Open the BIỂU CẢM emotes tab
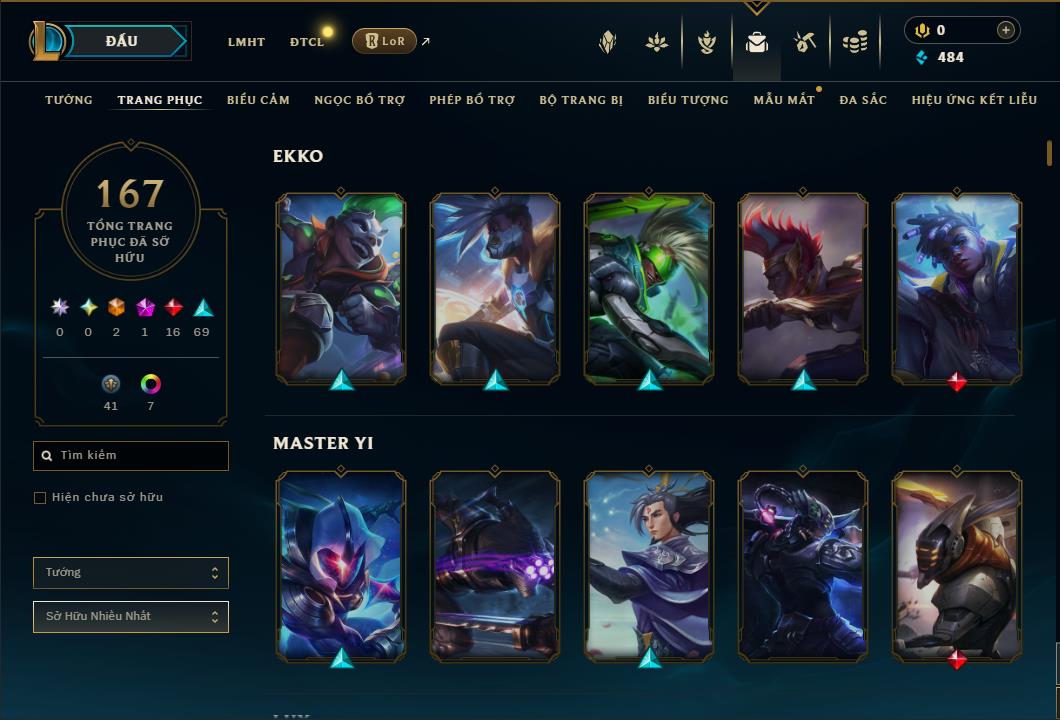Screen dimensions: 1060x720 [x=258, y=100]
